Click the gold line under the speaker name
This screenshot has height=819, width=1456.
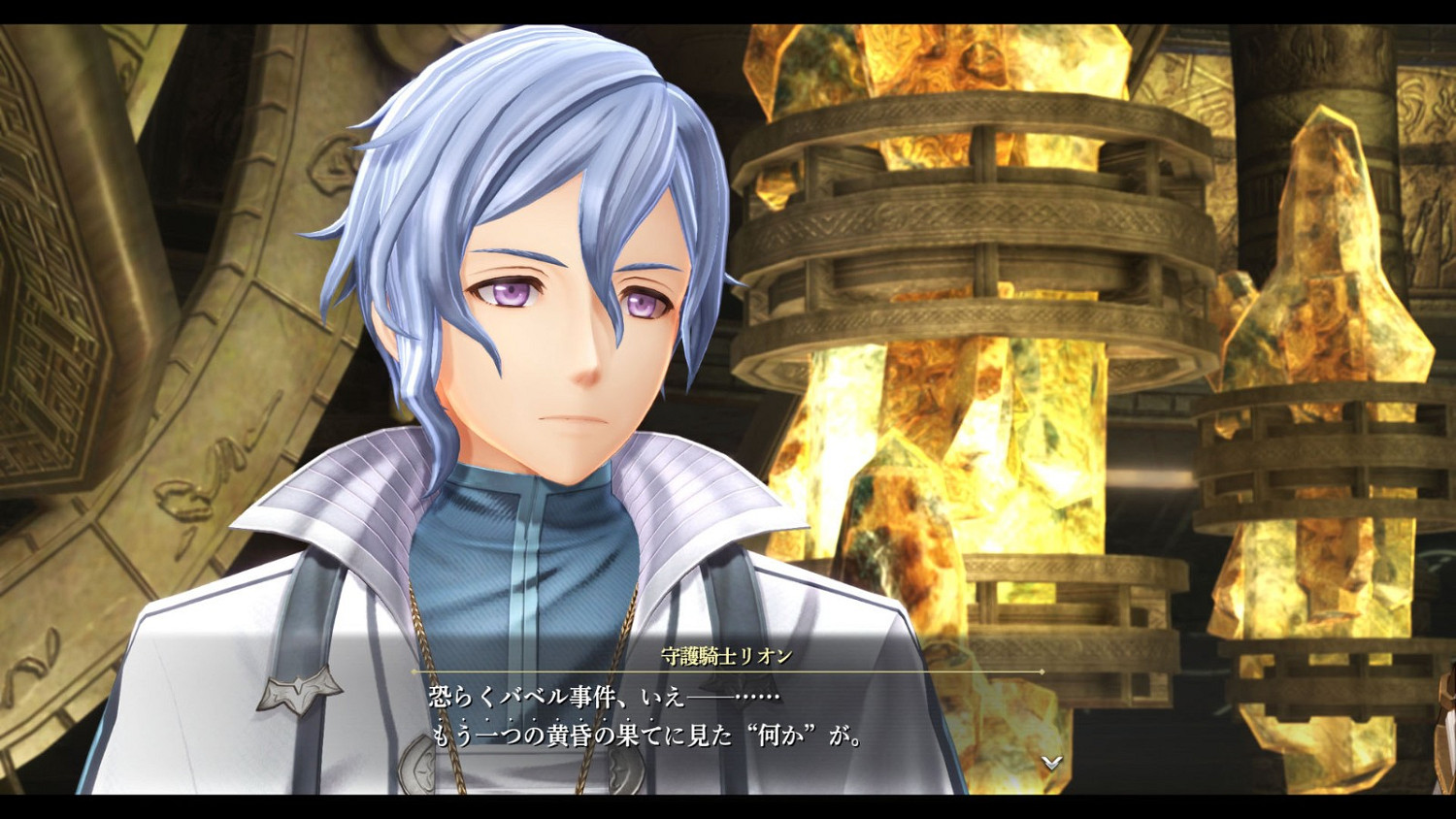728,671
